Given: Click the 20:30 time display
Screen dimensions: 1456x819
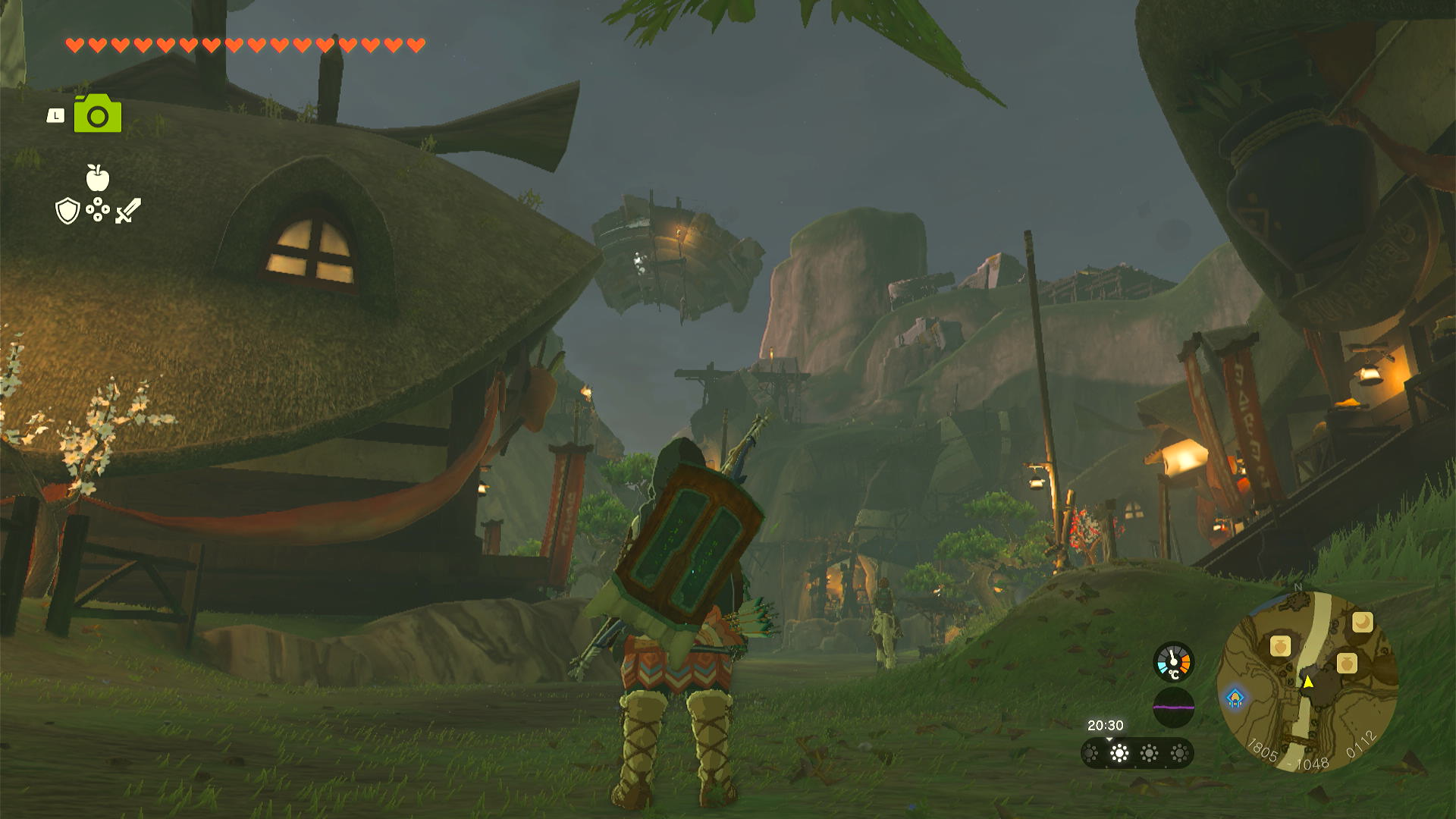Looking at the screenshot, I should (1106, 725).
